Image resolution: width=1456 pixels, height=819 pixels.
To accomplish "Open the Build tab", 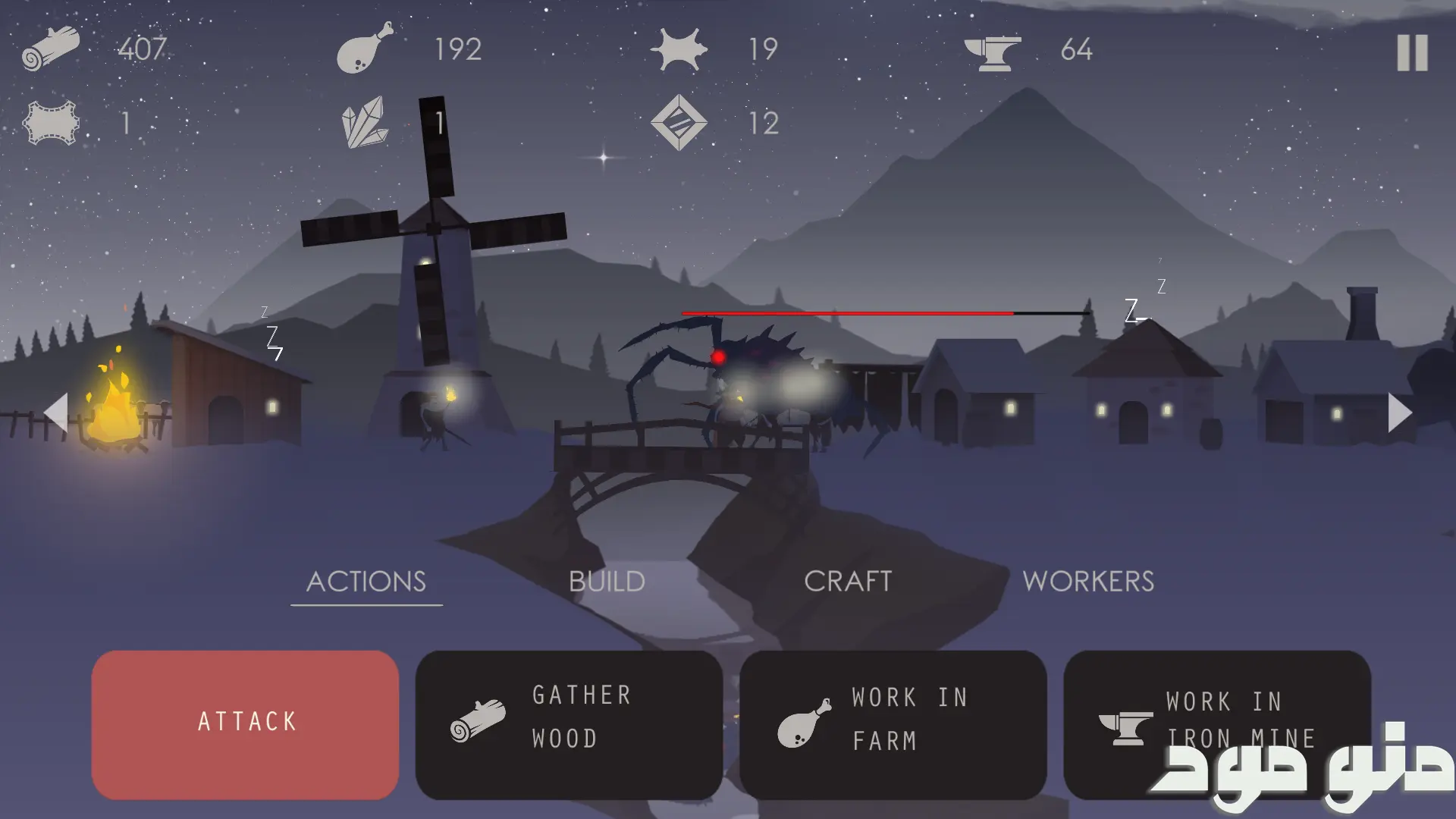I will [x=607, y=582].
